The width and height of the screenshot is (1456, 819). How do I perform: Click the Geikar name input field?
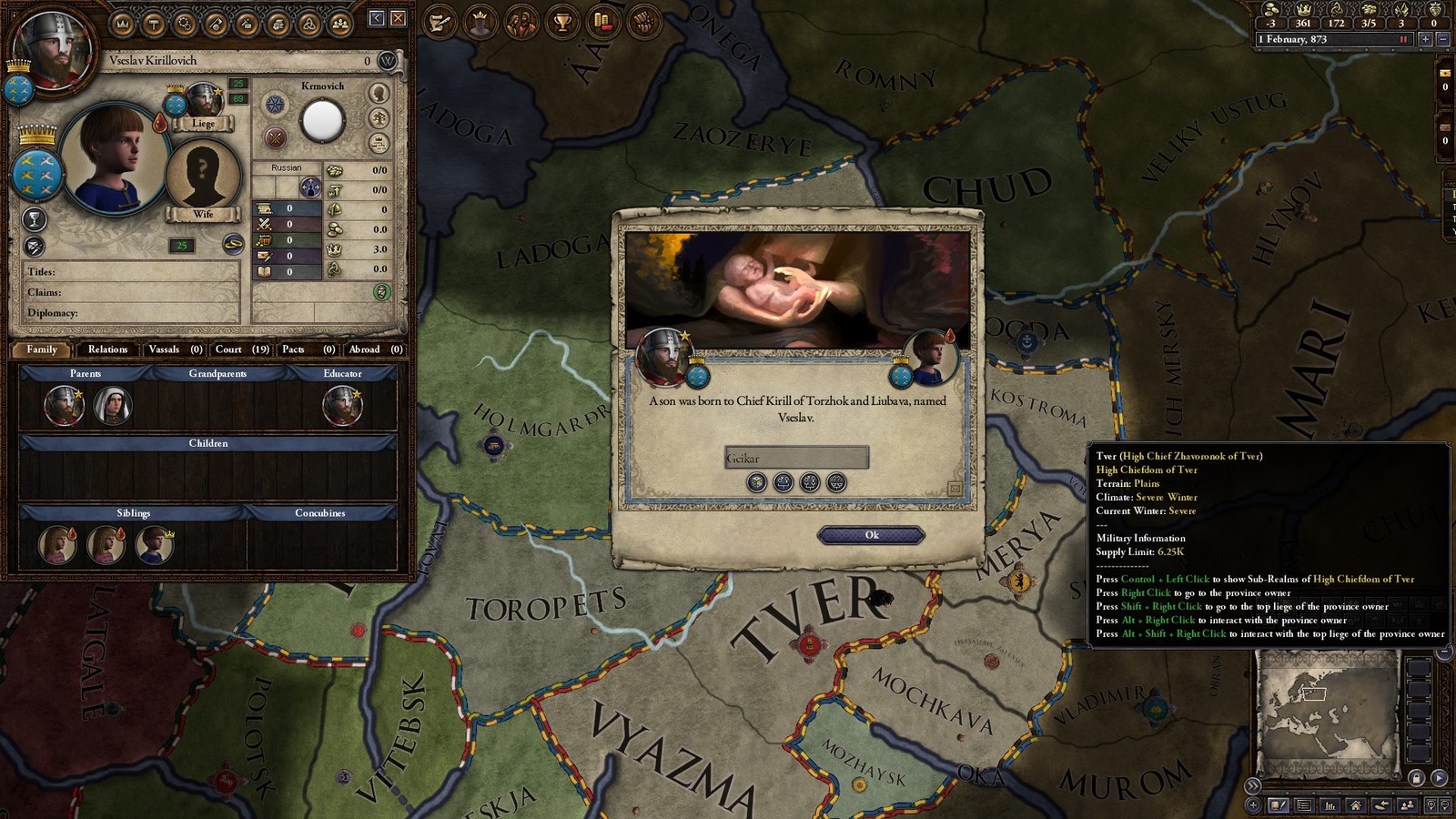pos(796,458)
